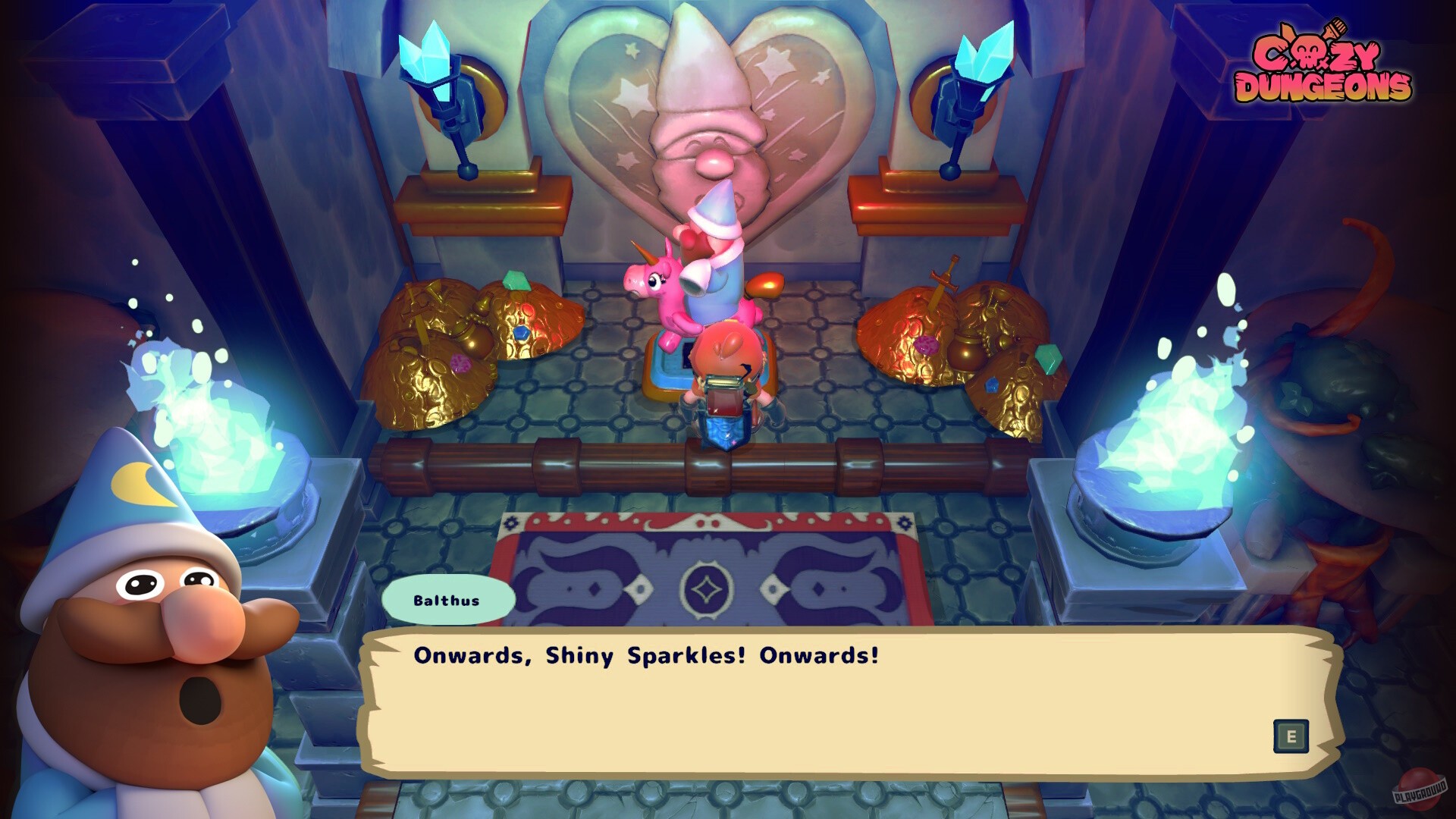Click the rider's blue backpack

724,421
